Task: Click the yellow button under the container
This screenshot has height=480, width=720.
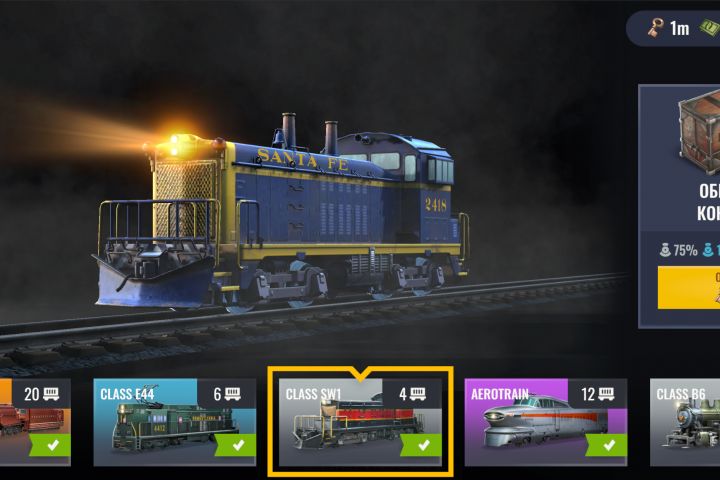Action: coord(689,287)
